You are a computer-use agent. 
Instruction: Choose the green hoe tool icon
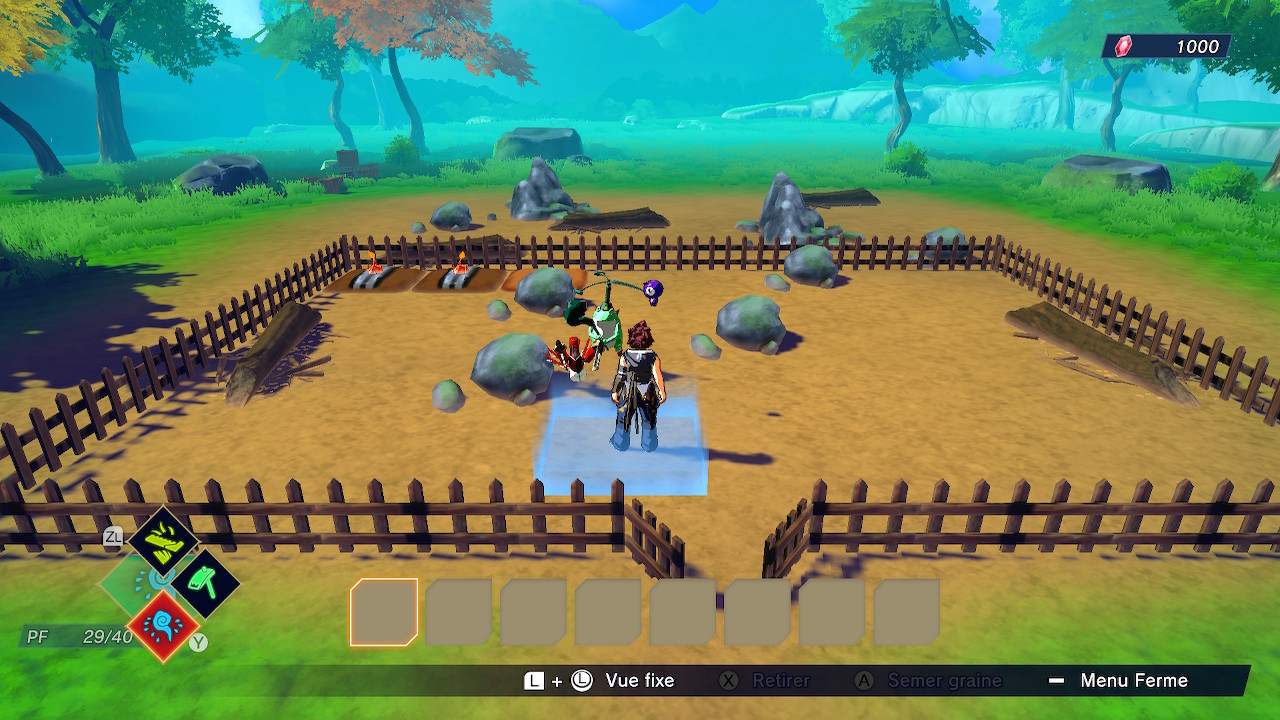pos(204,583)
